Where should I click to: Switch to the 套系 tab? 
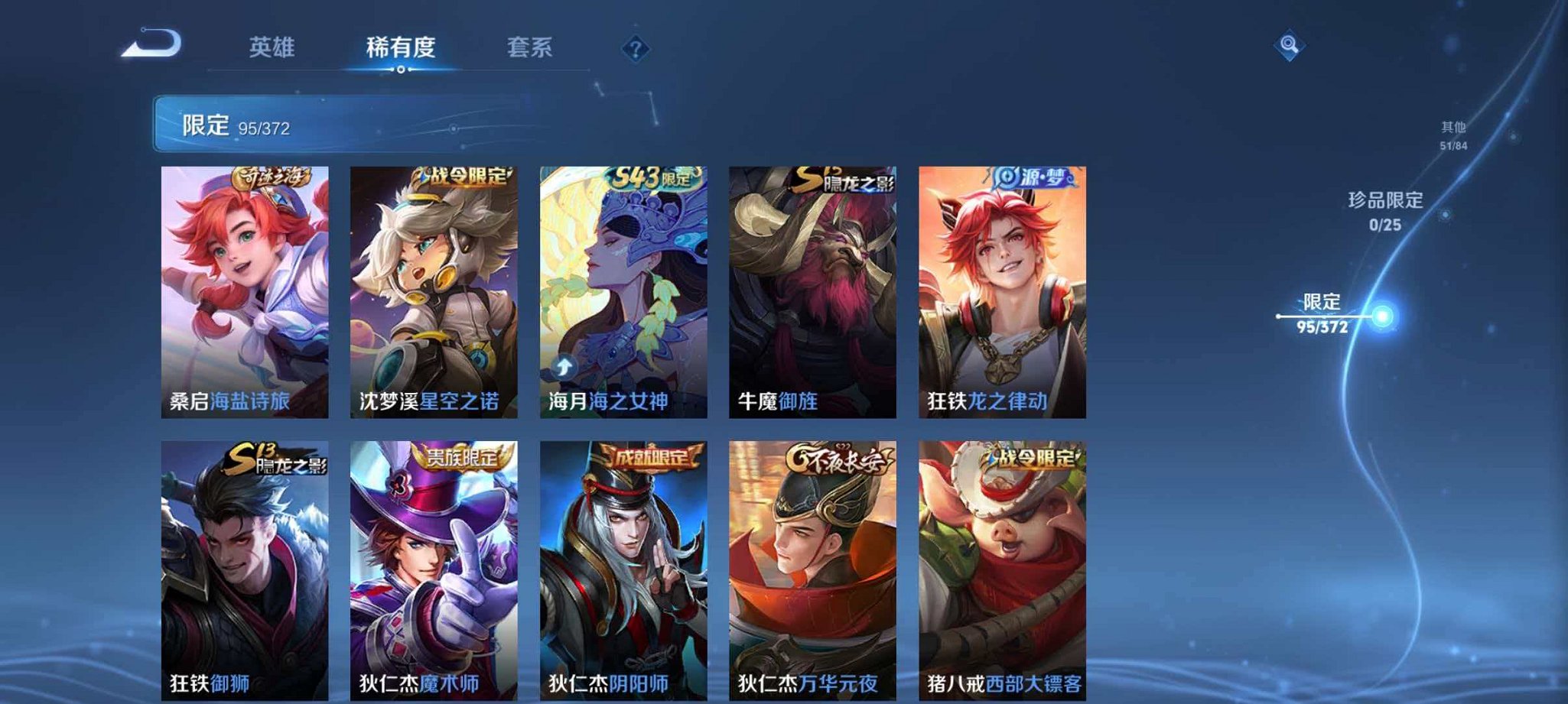(531, 47)
